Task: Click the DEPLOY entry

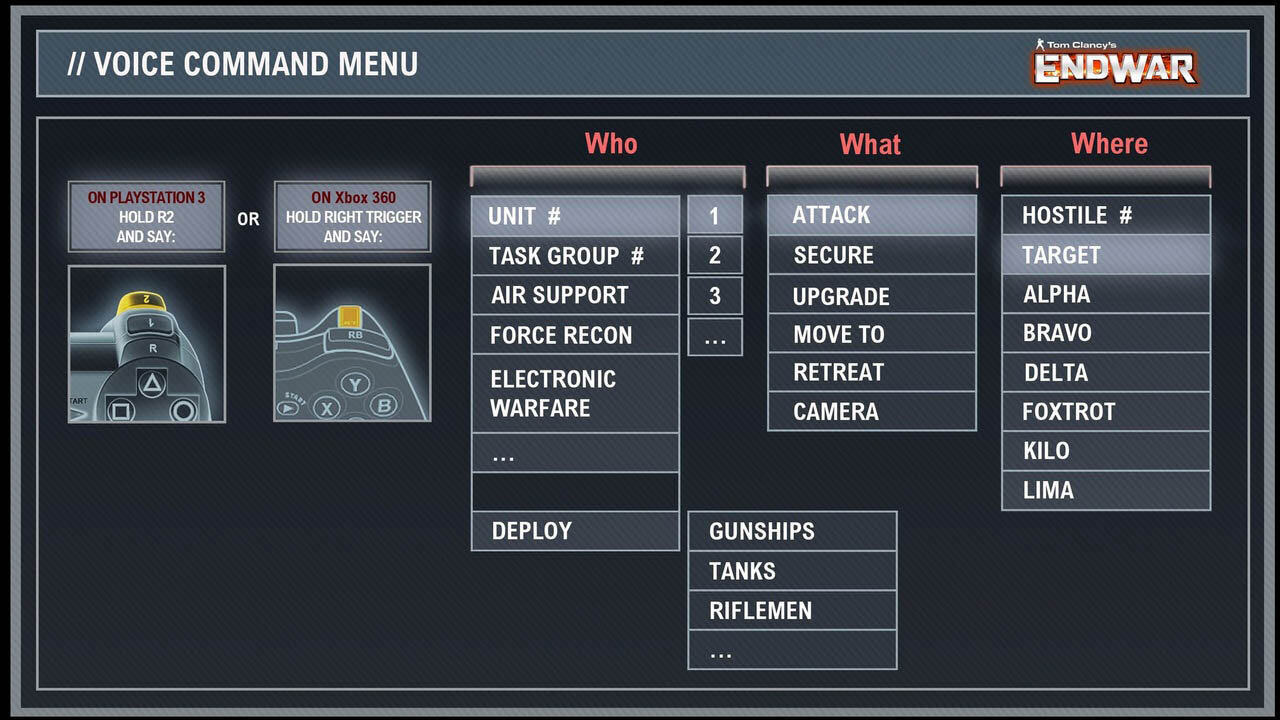Action: 575,531
